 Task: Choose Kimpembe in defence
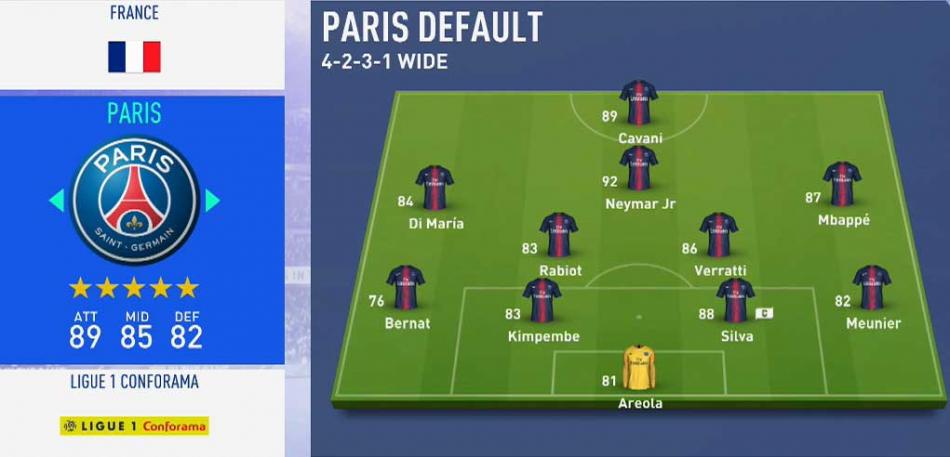(x=542, y=301)
